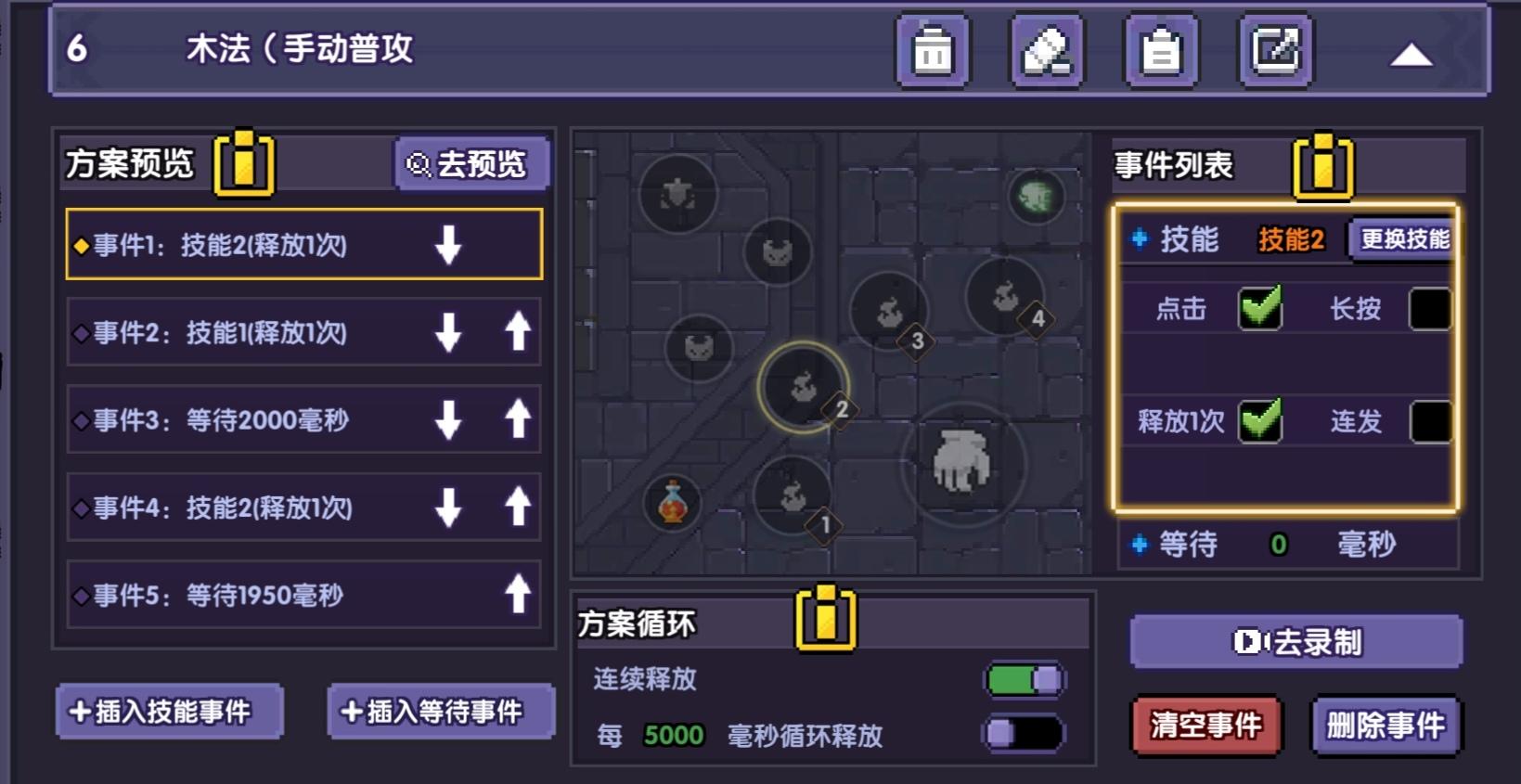Screen dimensions: 1521x784
Task: Click the edit/rename icon next to the header
Action: point(1274,51)
